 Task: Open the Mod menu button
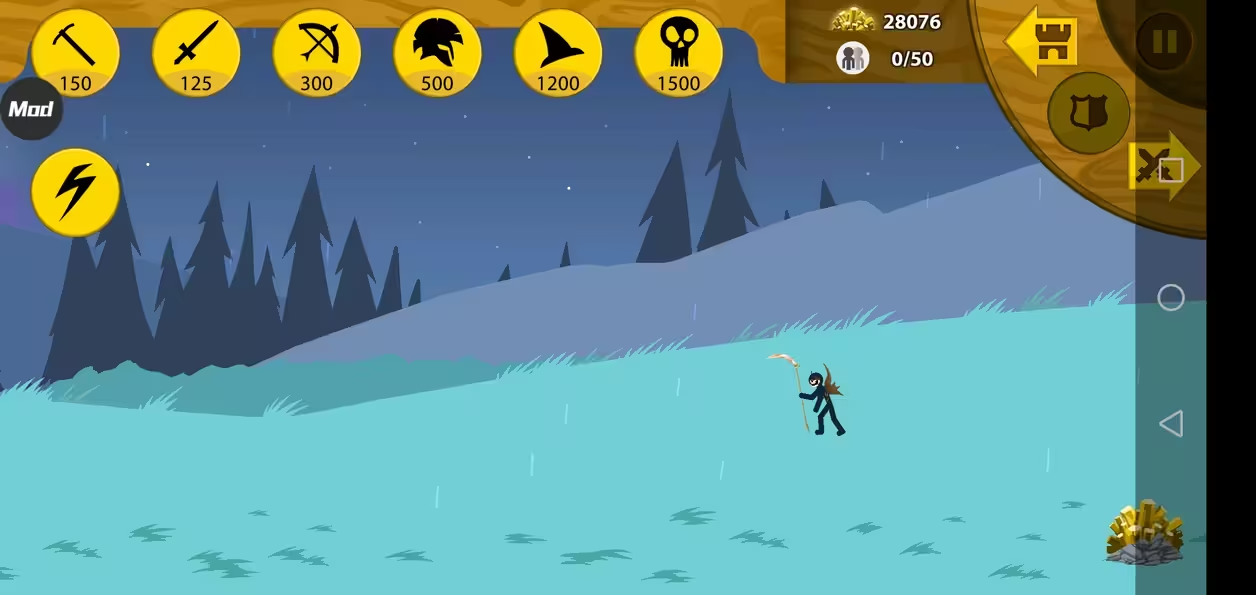pos(31,109)
